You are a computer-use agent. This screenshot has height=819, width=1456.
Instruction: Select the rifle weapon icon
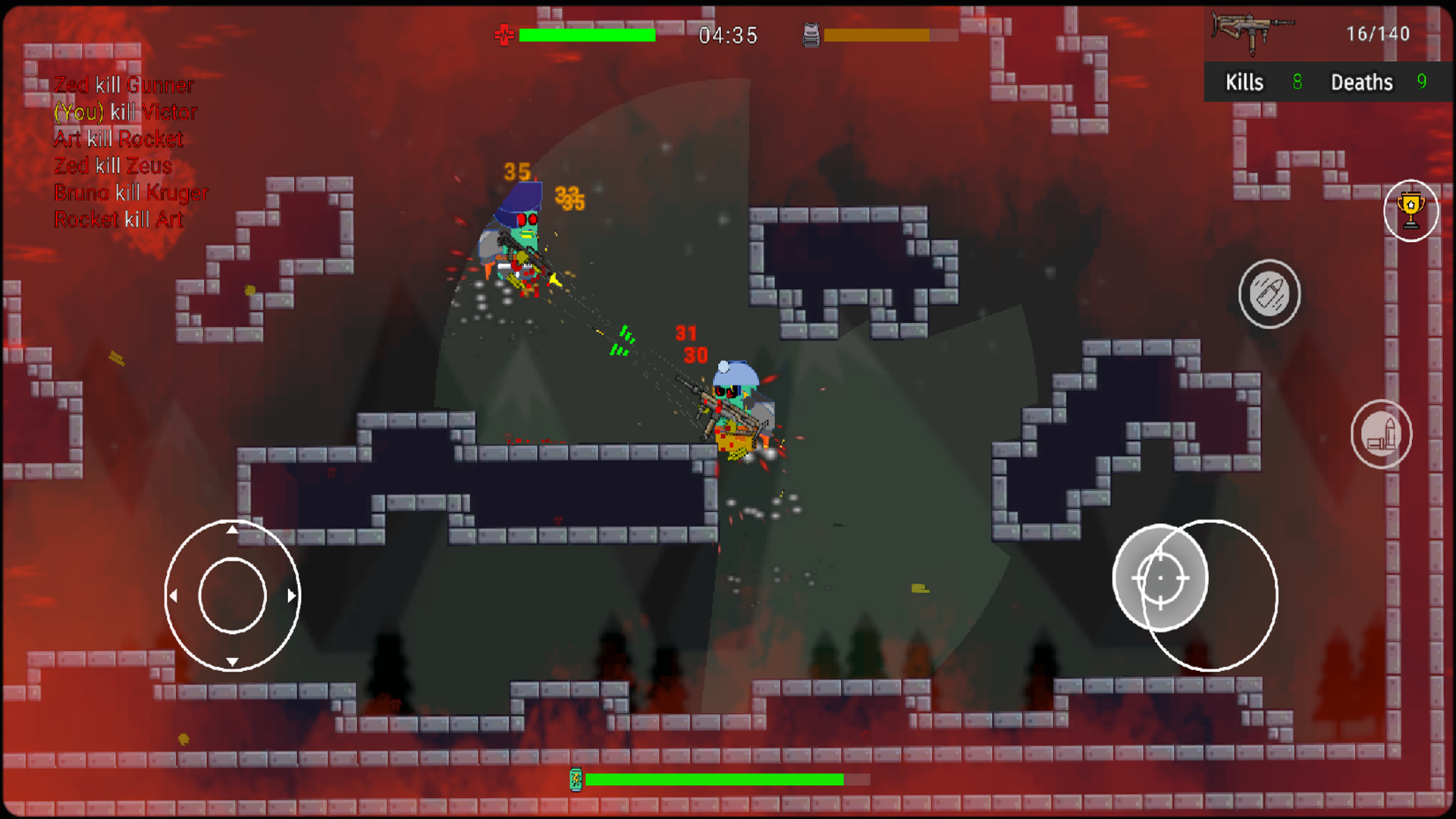coord(1251,32)
